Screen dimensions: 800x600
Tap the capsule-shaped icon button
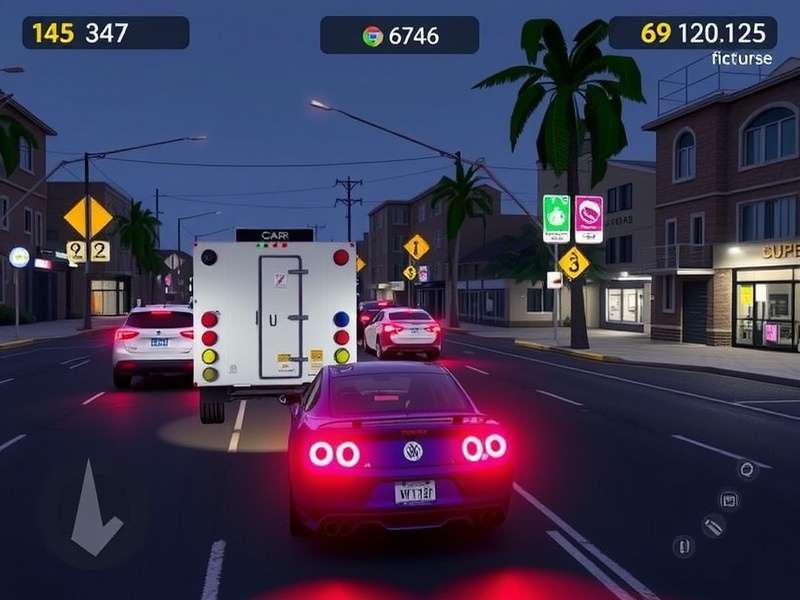click(684, 546)
